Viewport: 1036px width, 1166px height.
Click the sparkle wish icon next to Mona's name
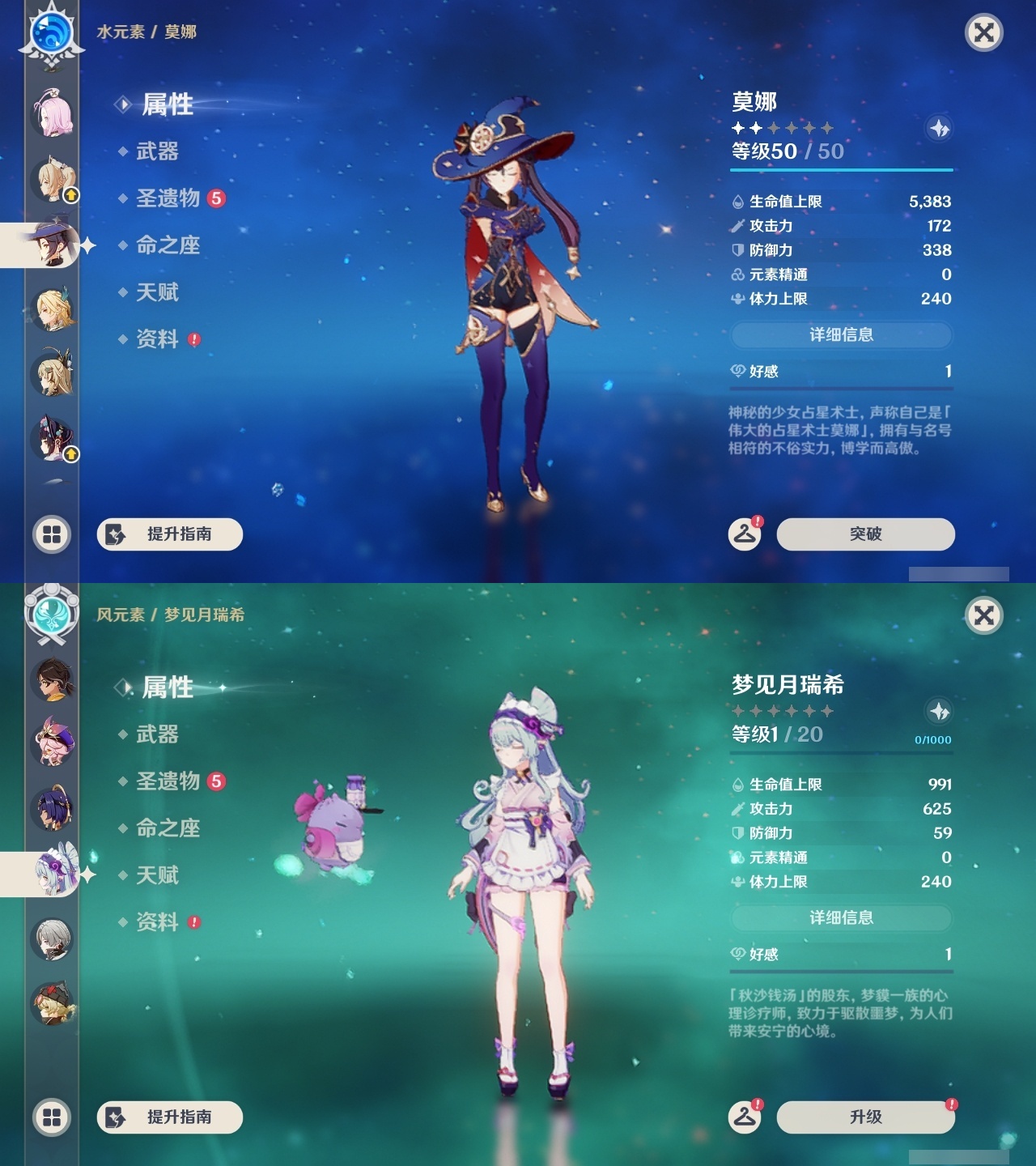[x=939, y=128]
